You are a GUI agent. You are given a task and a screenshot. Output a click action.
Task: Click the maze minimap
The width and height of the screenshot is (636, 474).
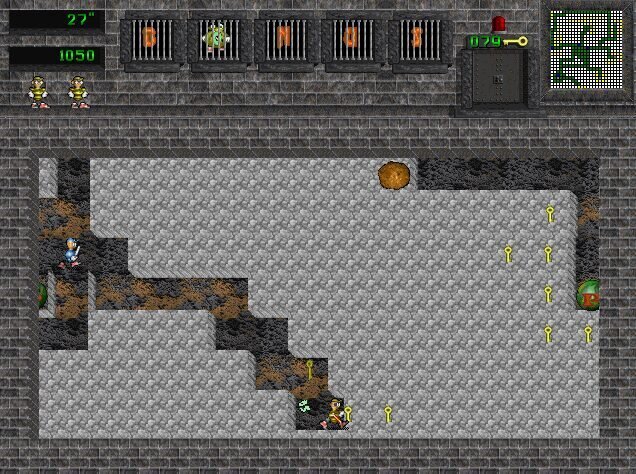pyautogui.click(x=587, y=52)
